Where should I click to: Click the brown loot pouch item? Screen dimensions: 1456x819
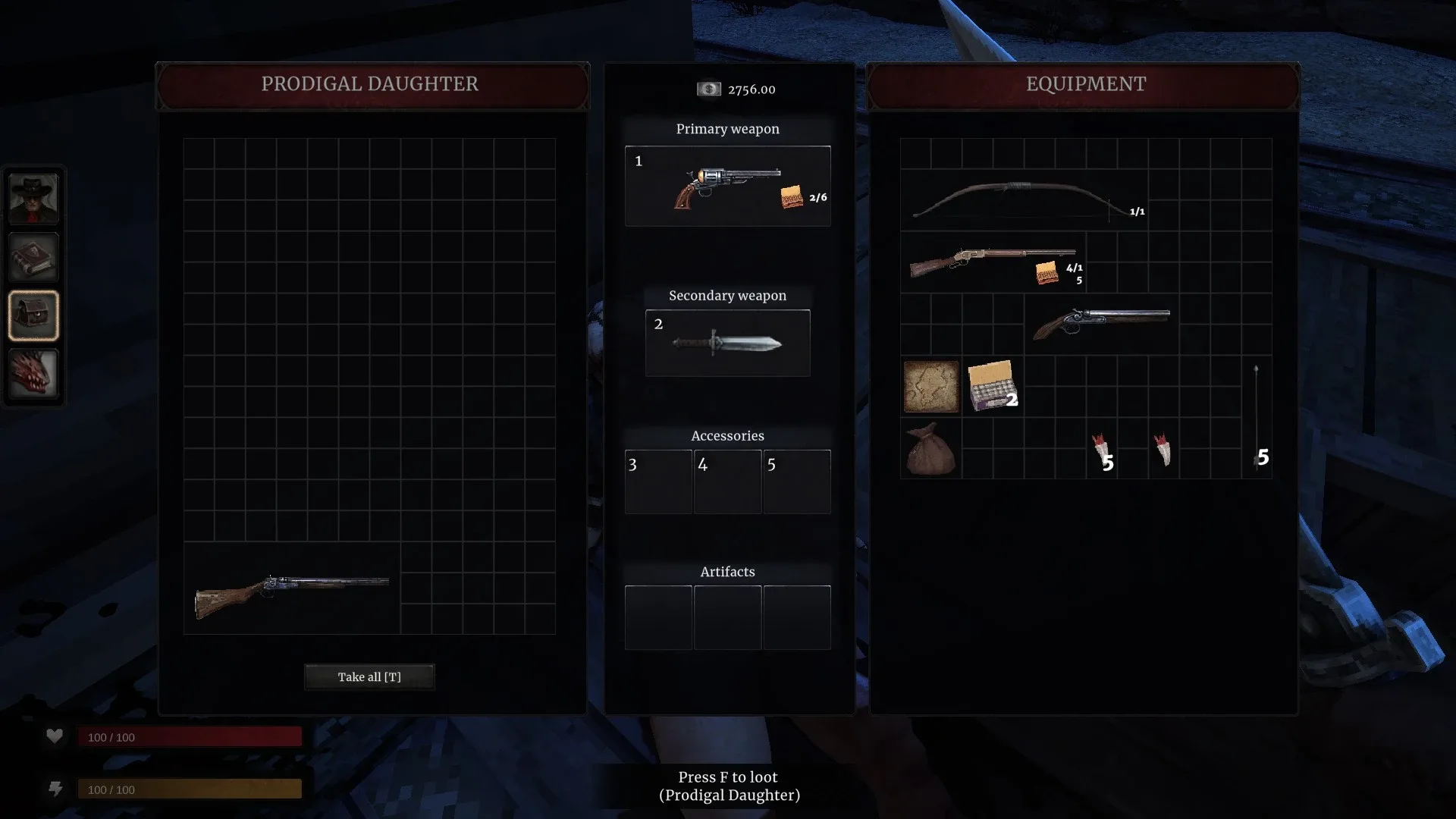coord(931,450)
